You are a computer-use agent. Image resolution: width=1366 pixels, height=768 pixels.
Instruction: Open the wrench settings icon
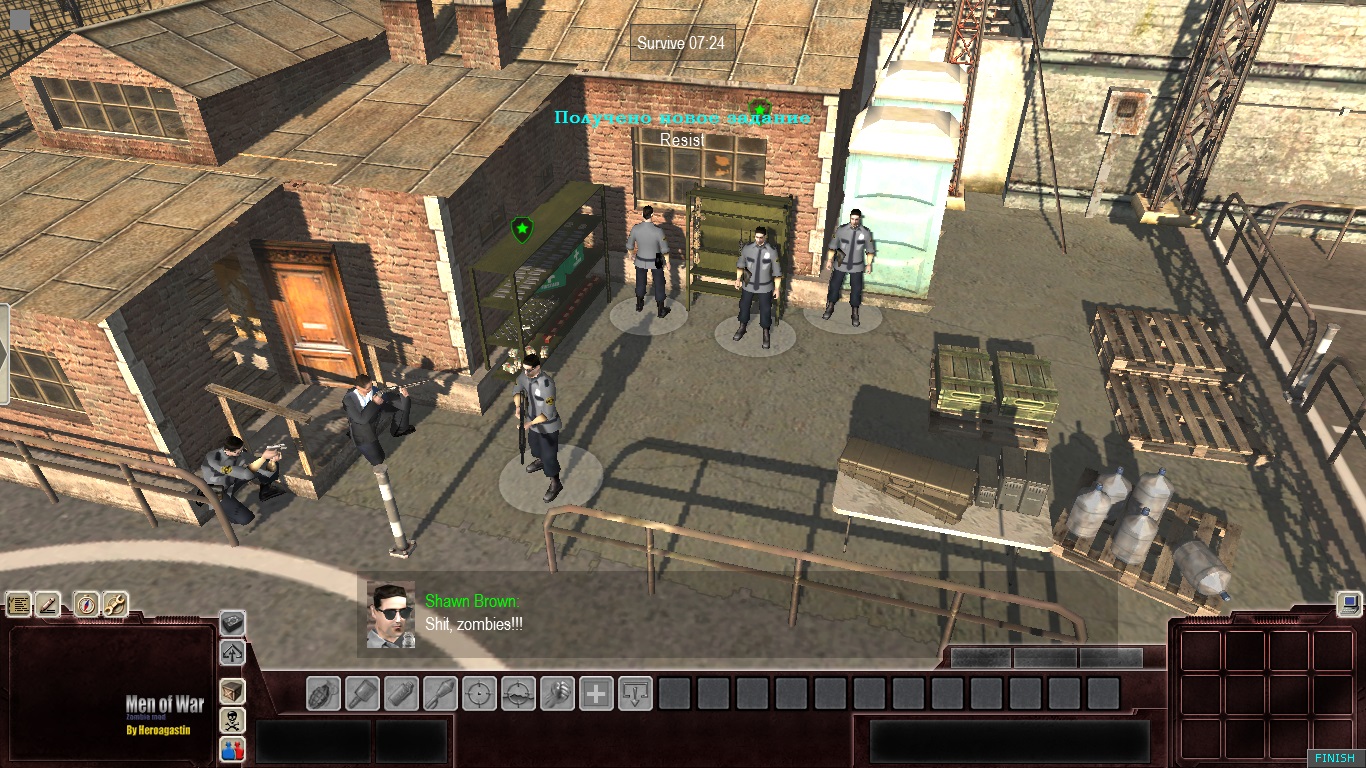click(x=115, y=604)
